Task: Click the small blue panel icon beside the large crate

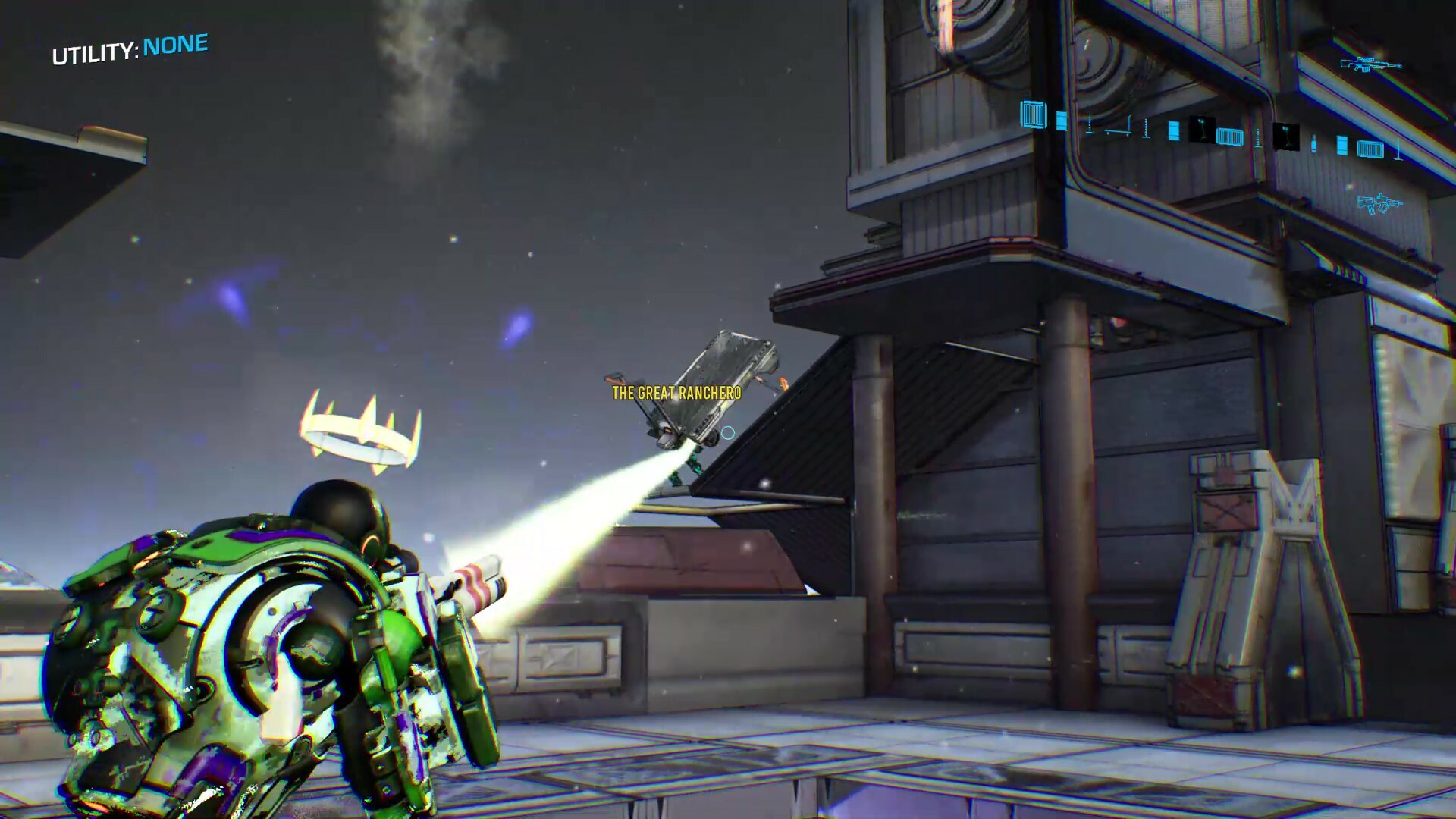Action: 1061,121
